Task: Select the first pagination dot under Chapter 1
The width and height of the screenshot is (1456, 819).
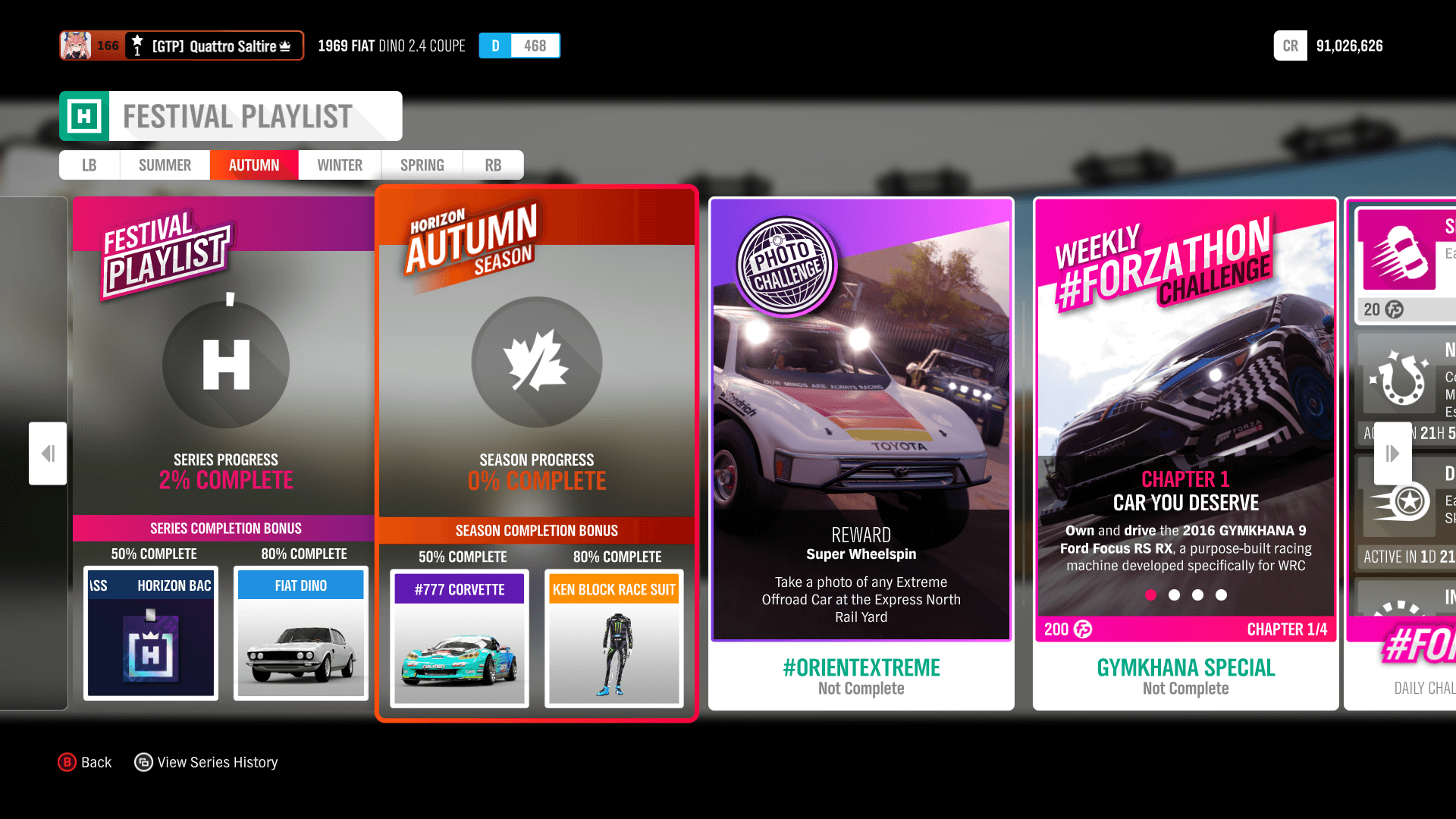Action: coord(1152,595)
